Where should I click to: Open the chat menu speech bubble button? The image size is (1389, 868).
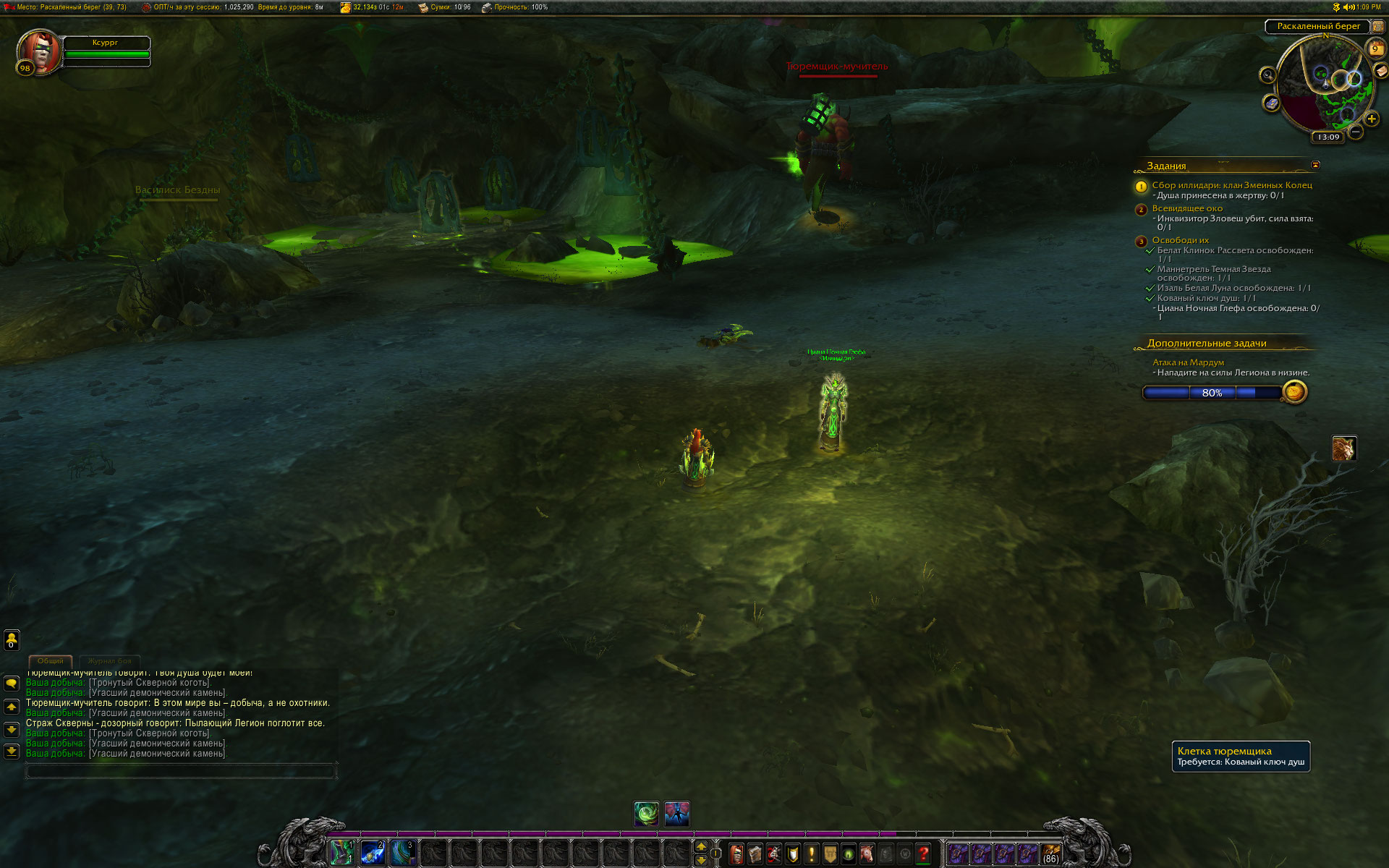[x=12, y=683]
